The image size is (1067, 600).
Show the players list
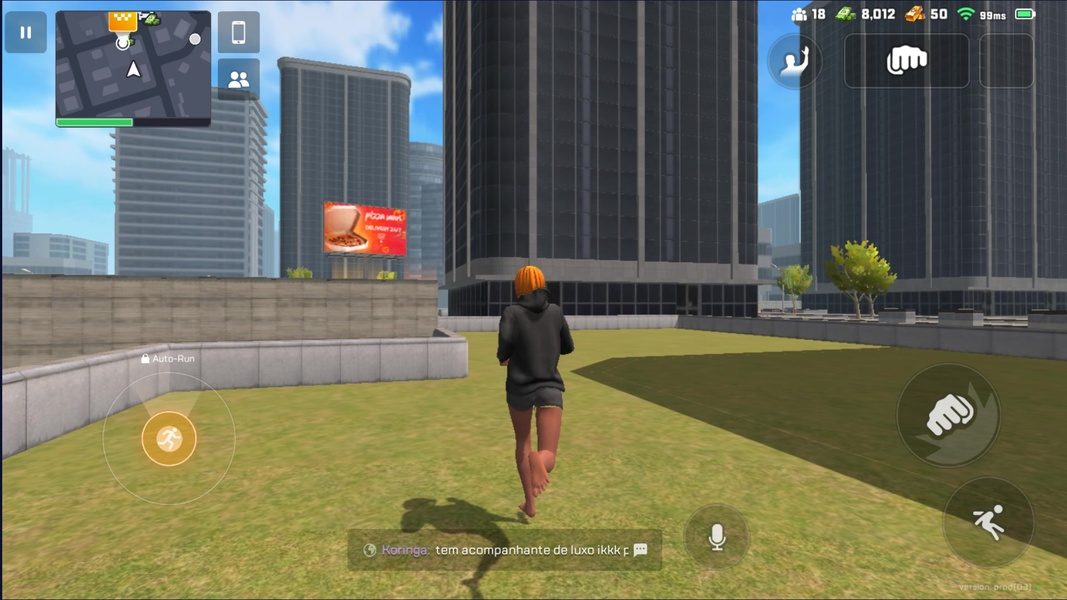coord(238,80)
